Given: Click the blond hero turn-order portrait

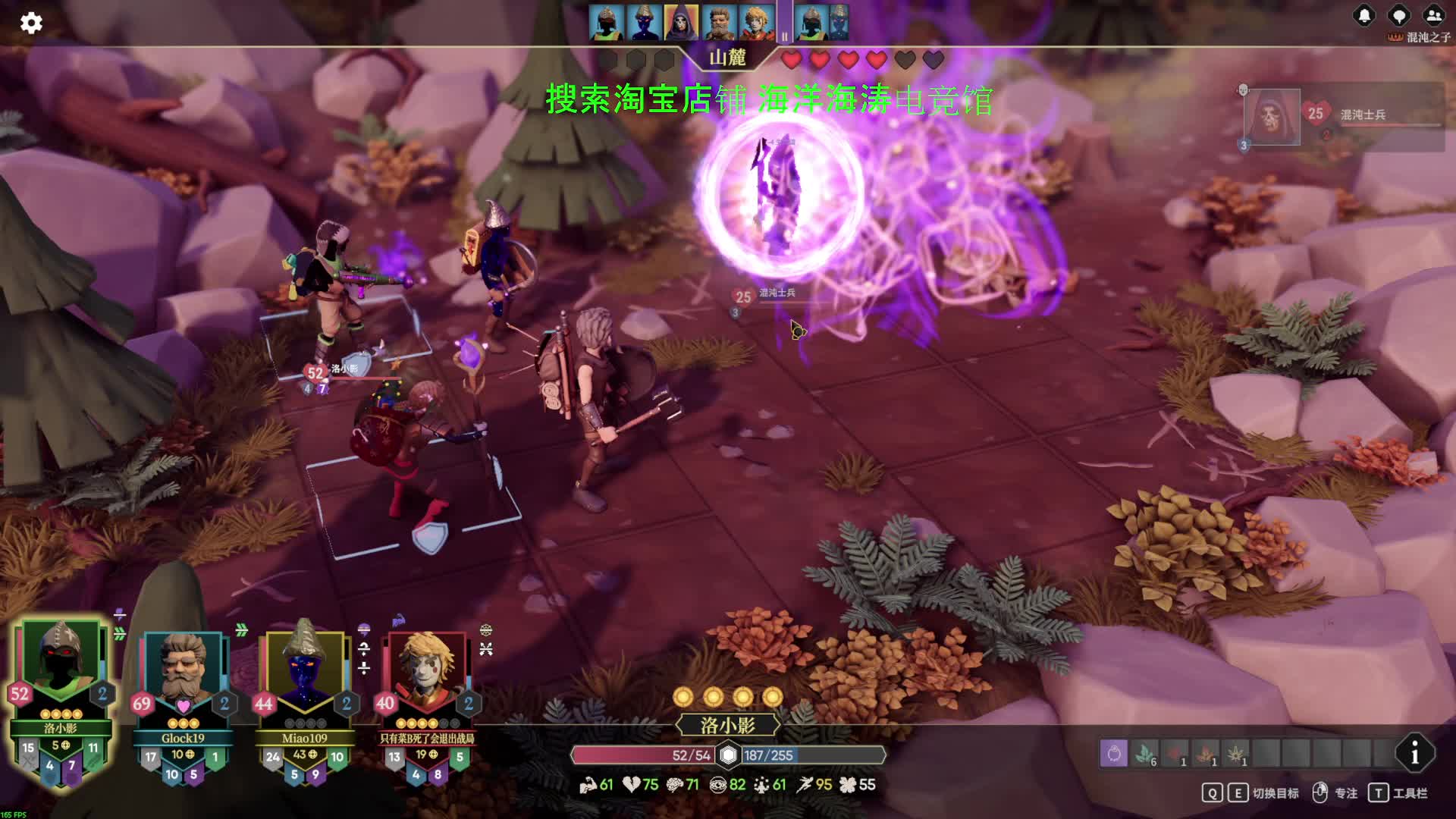Looking at the screenshot, I should point(755,23).
